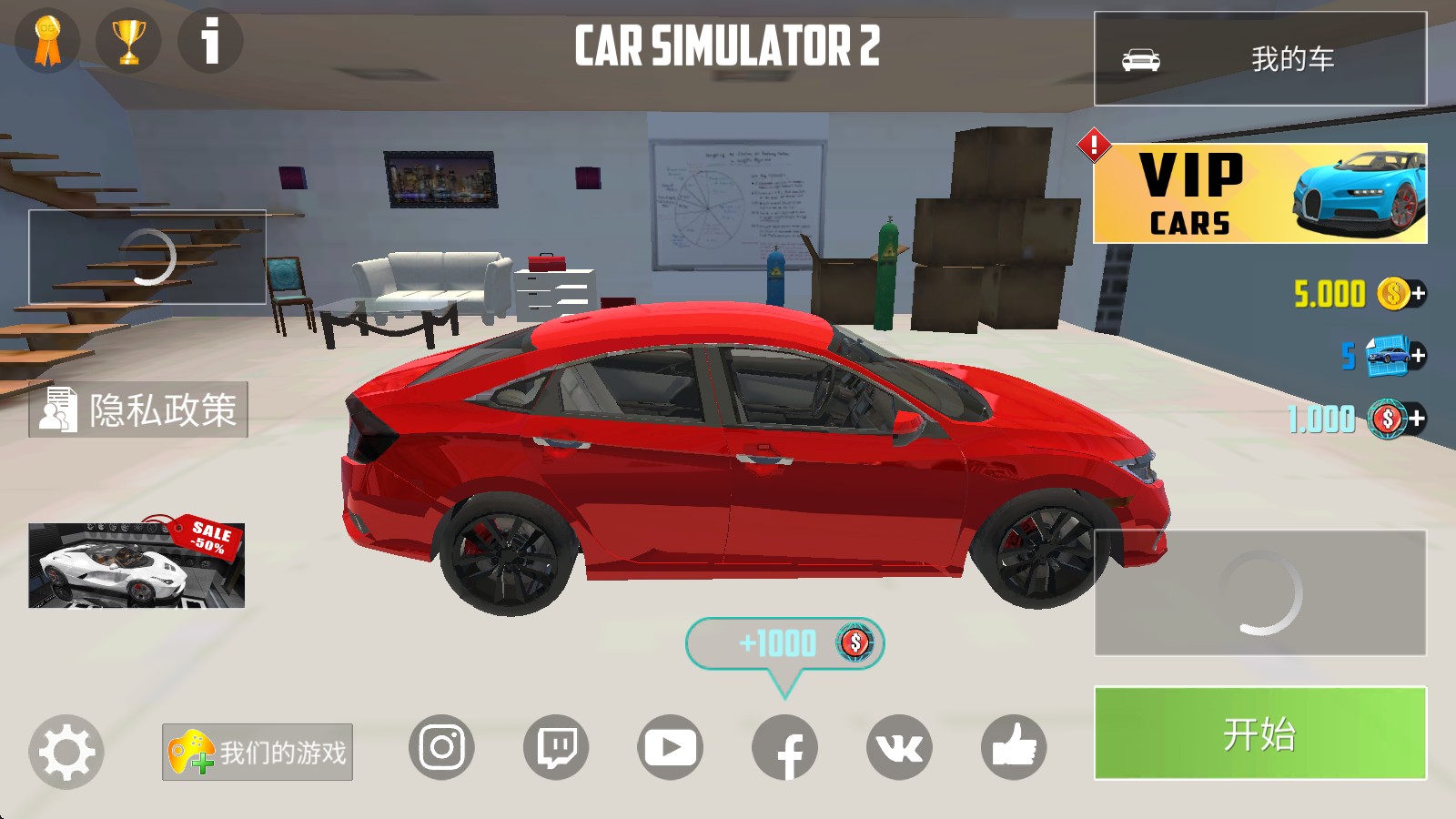The width and height of the screenshot is (1456, 819).
Task: Open the VIP Cars banner
Action: (x=1259, y=193)
